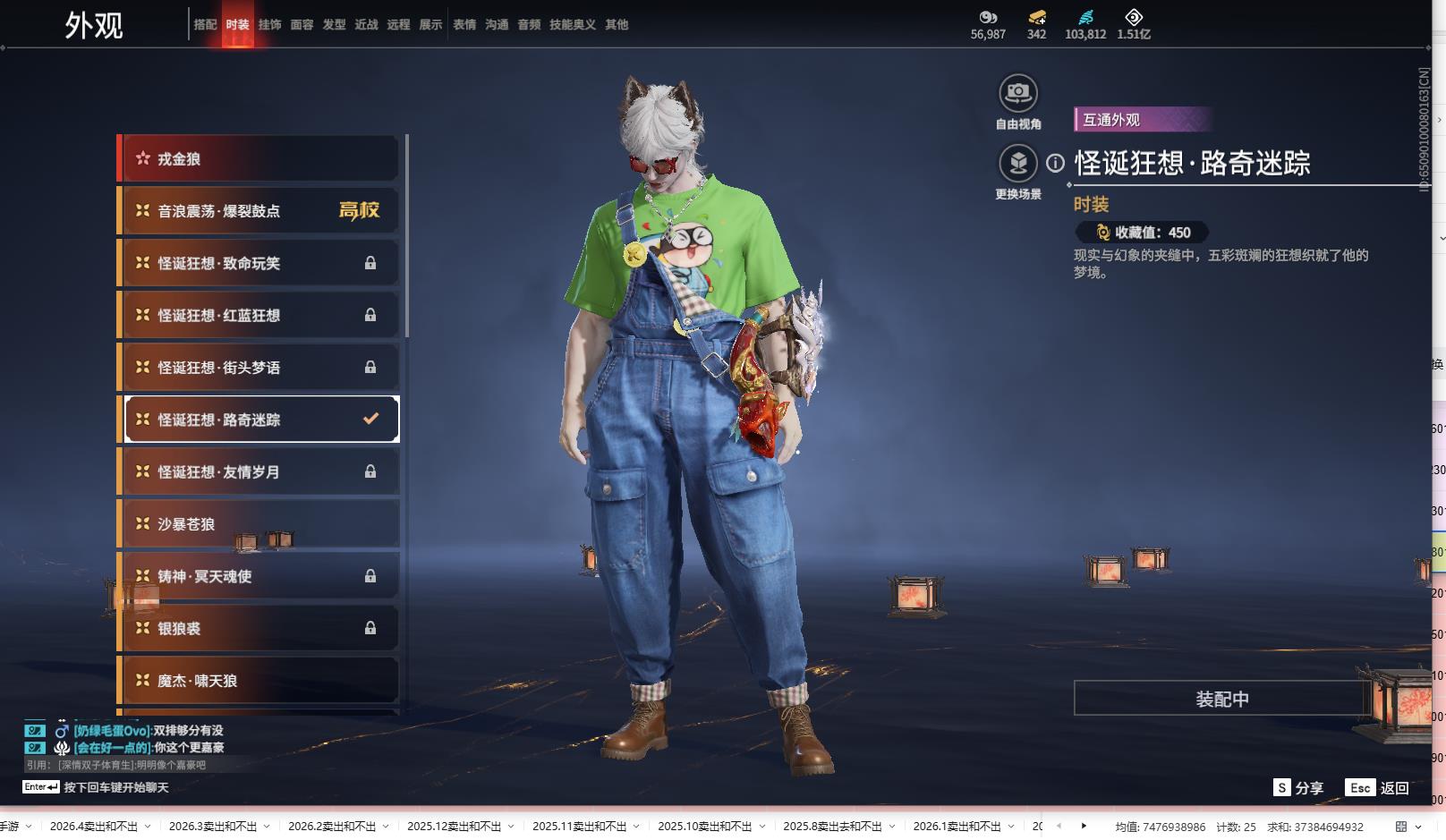Switch to the 面容 face tab
This screenshot has height=840, width=1446.
[x=302, y=25]
